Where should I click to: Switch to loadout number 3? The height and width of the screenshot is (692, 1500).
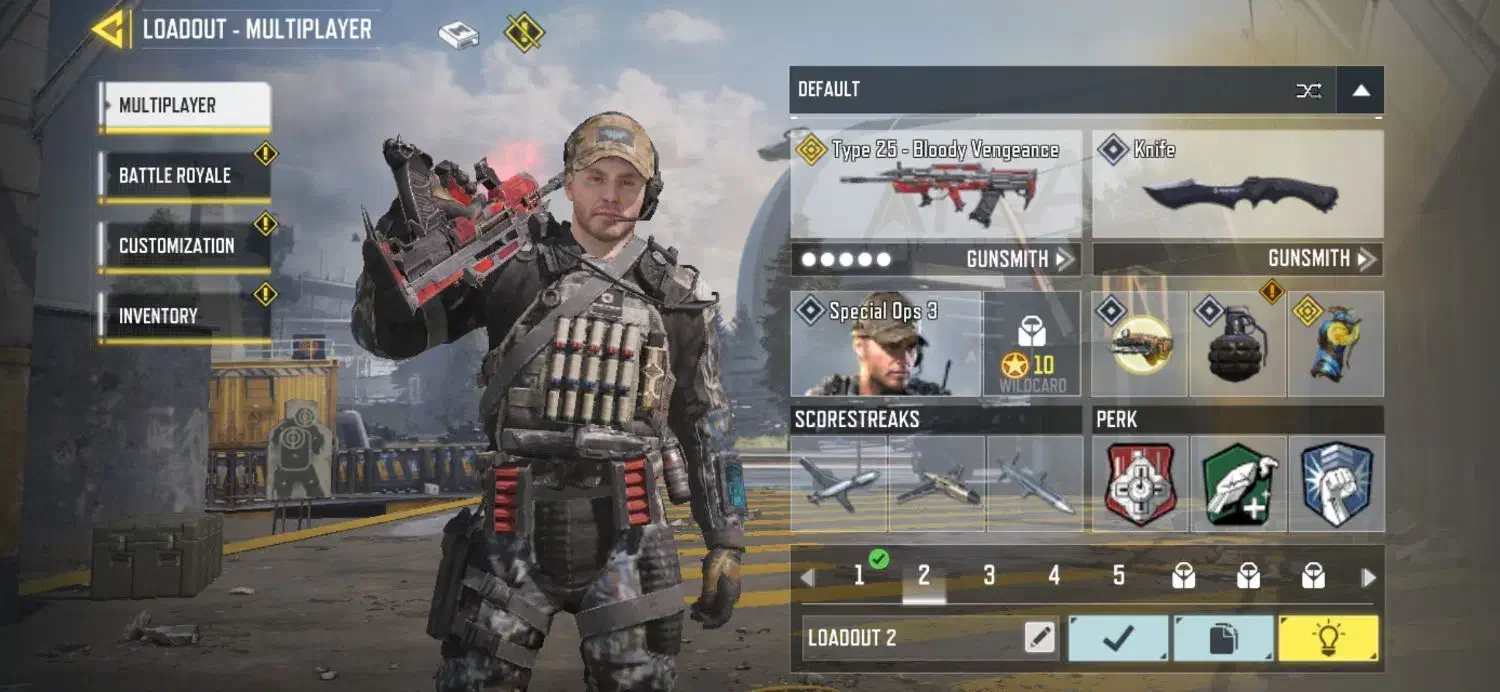[989, 576]
